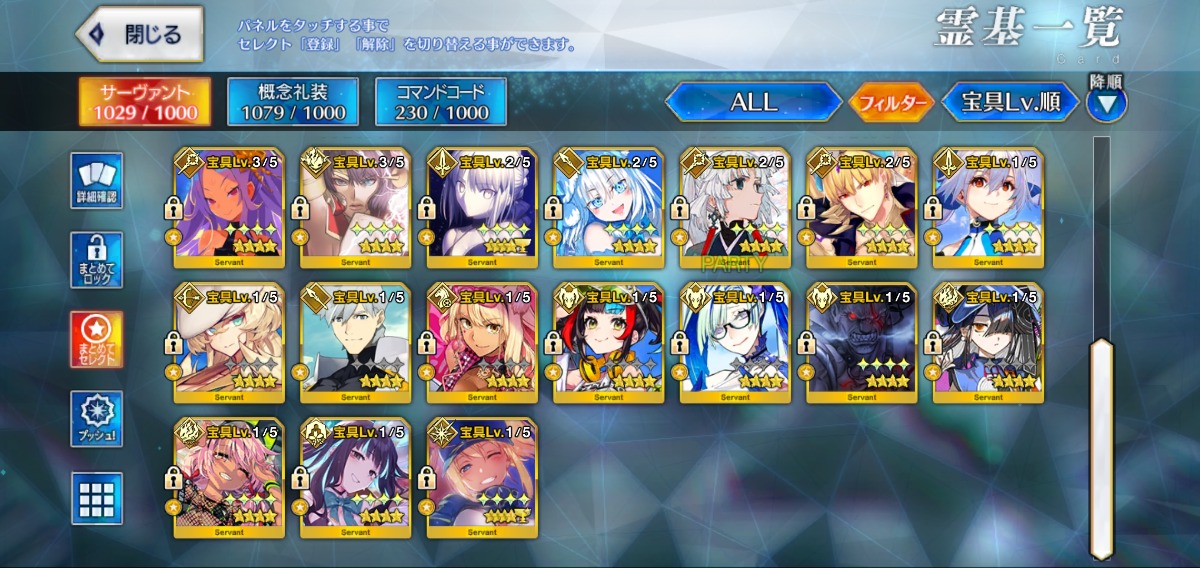Choose the silver-haired servant in black suit
Image resolution: width=1200 pixels, height=568 pixels.
pyautogui.click(x=355, y=343)
